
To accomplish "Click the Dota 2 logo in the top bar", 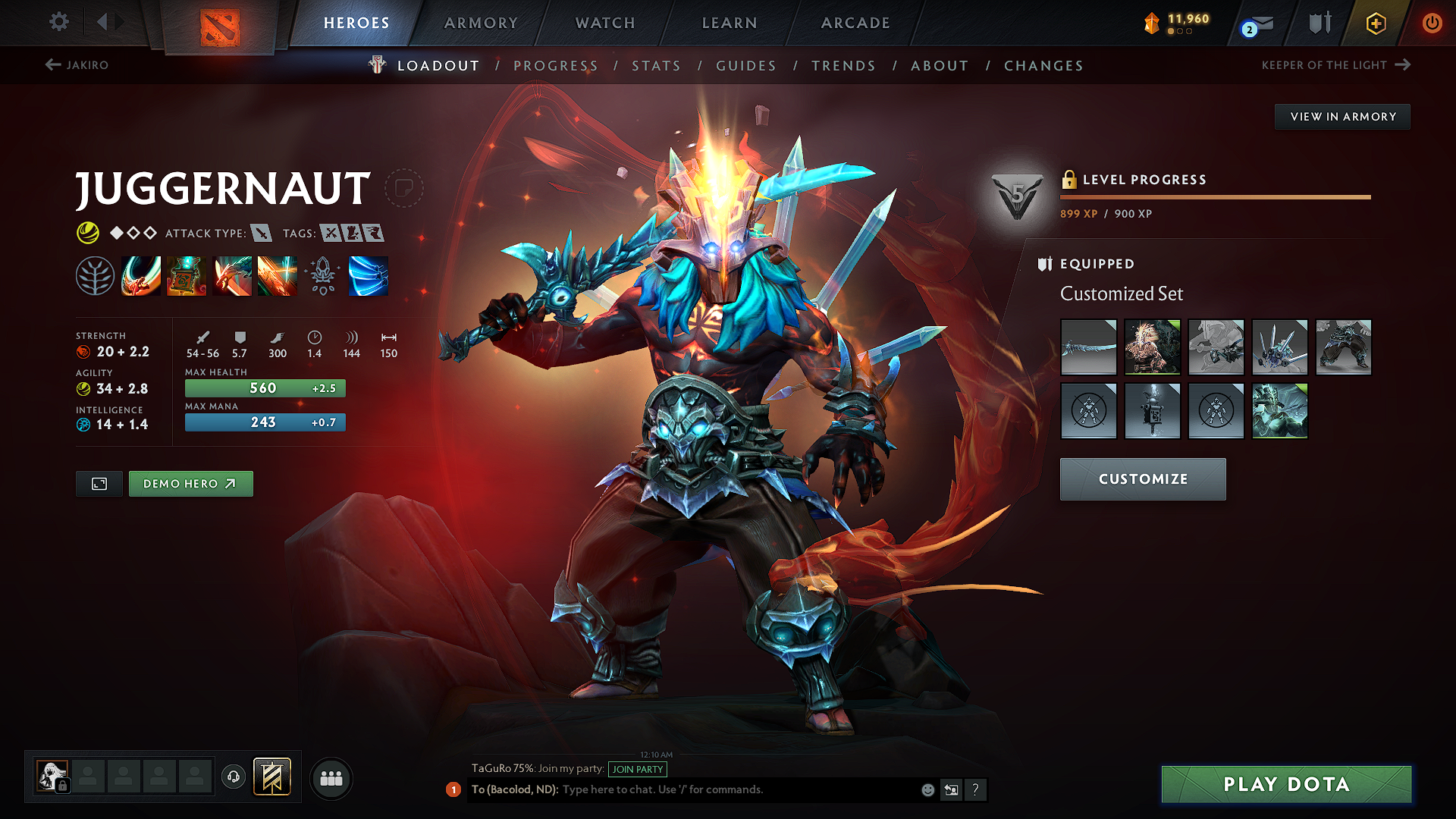I will (218, 24).
